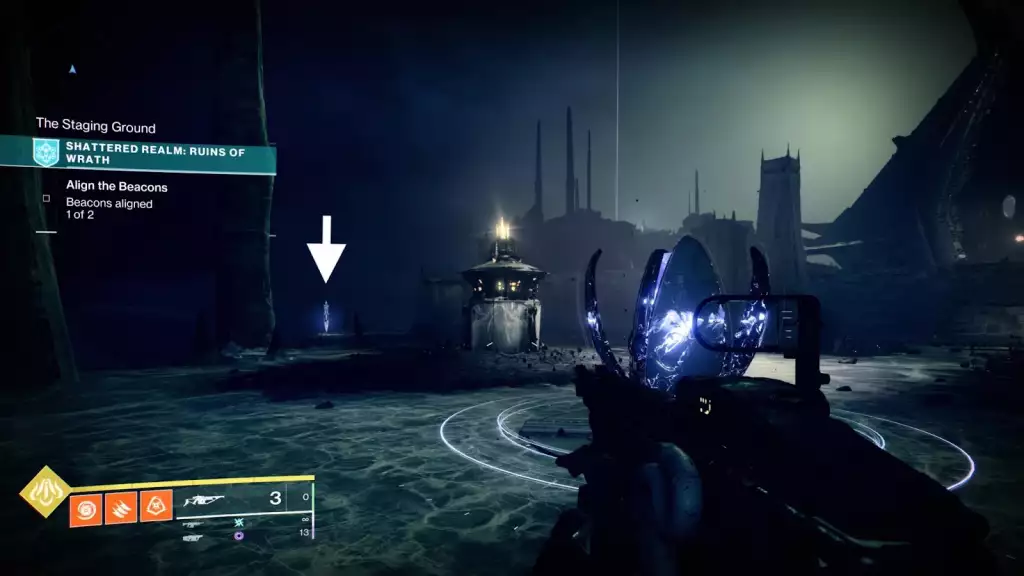Click the Shattered Realm shield emblem icon
This screenshot has height=576, width=1024.
coord(46,153)
